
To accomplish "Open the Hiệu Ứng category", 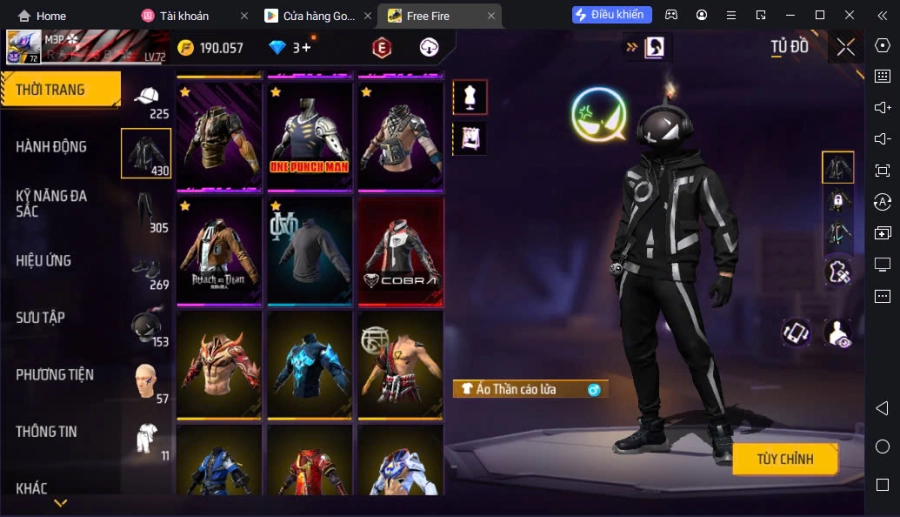I will click(x=43, y=261).
